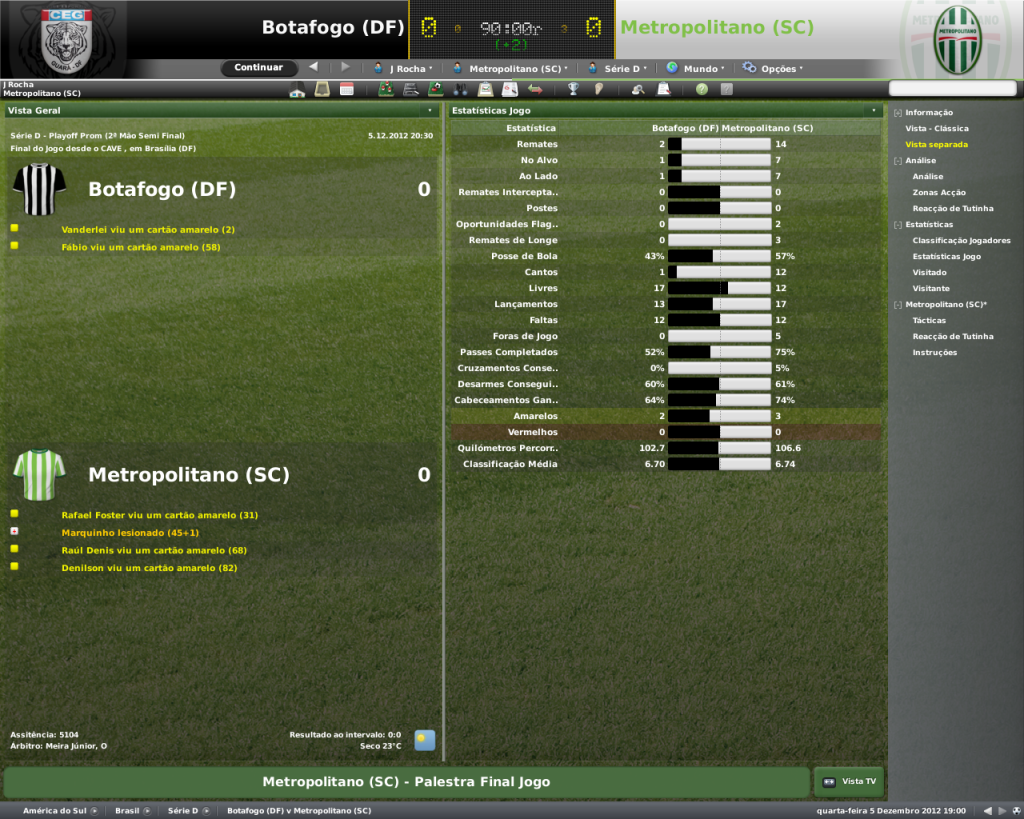This screenshot has height=819, width=1024.
Task: Open the Instruções page
Action: pyautogui.click(x=934, y=353)
